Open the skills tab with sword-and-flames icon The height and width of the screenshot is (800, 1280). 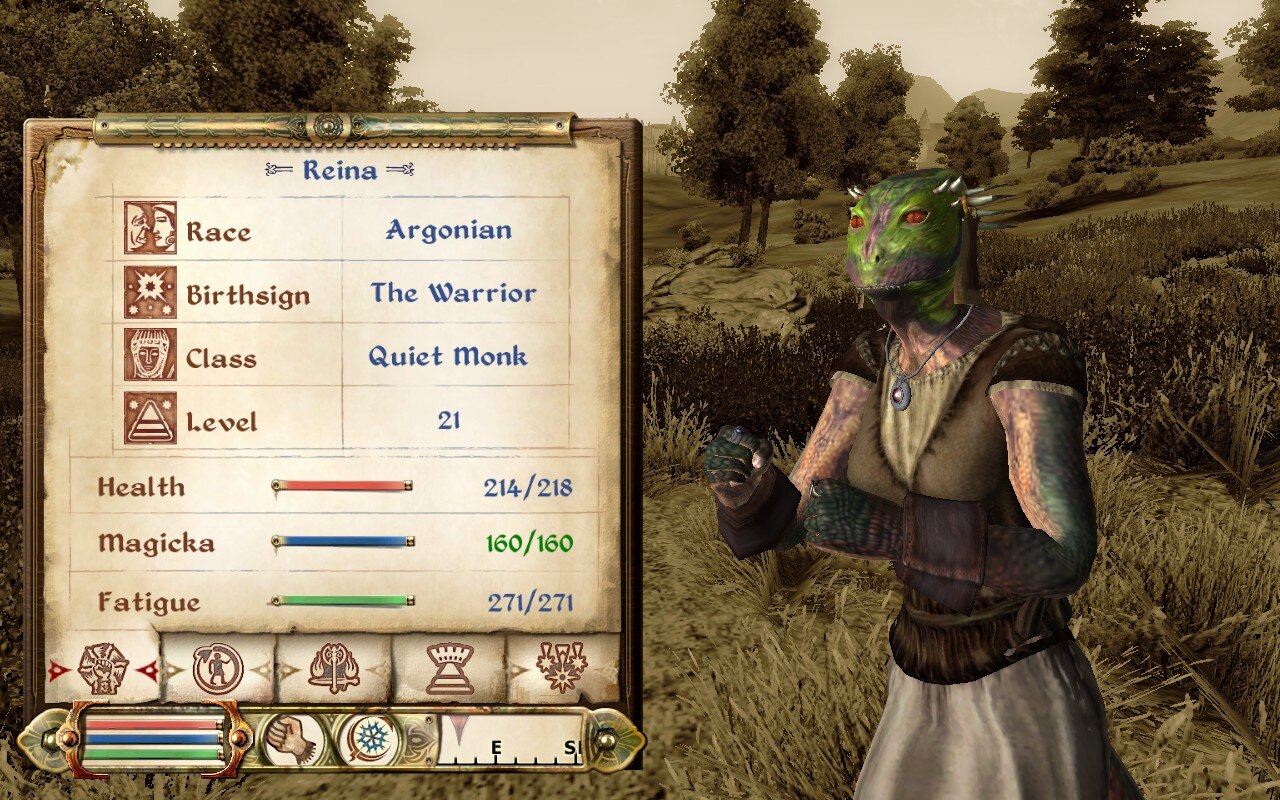coord(334,668)
